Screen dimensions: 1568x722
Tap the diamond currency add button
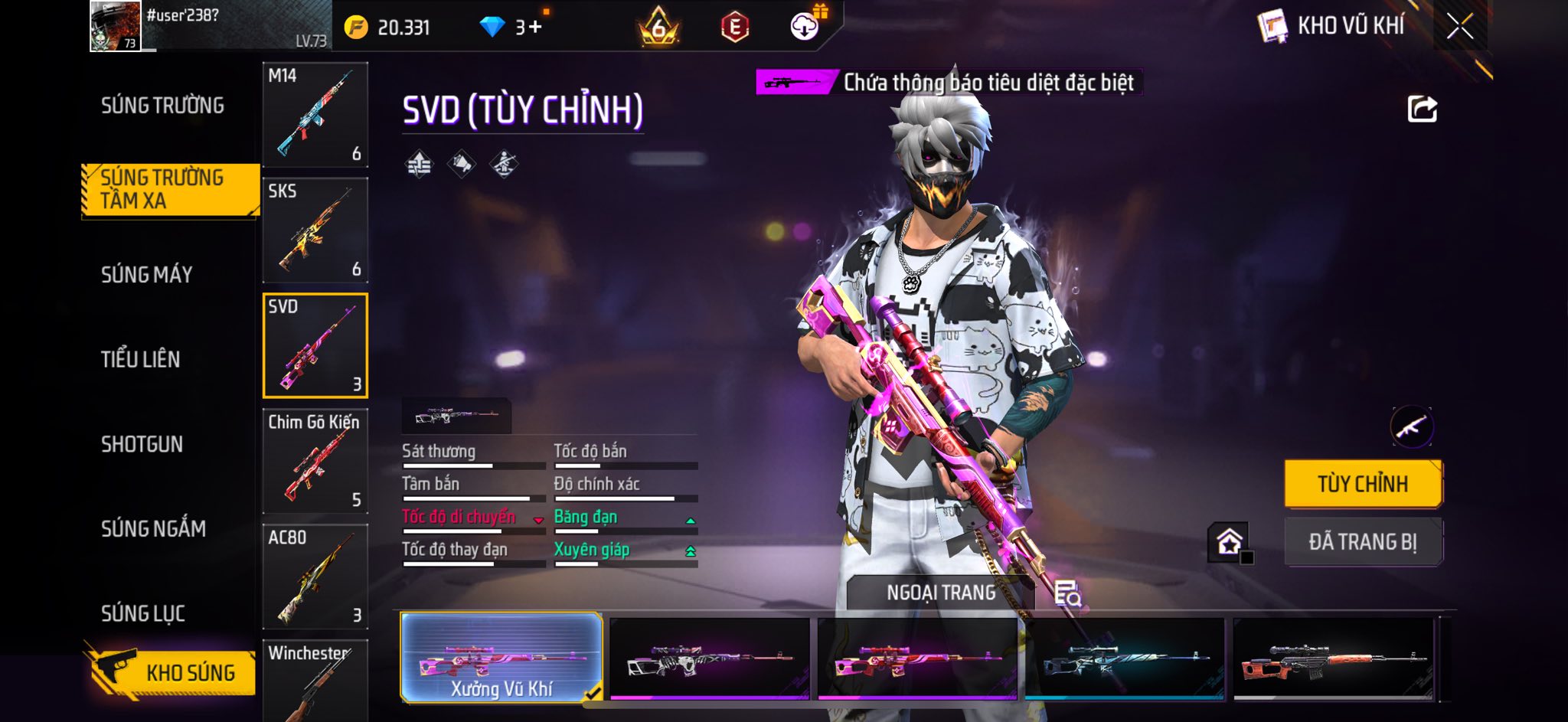click(x=534, y=28)
